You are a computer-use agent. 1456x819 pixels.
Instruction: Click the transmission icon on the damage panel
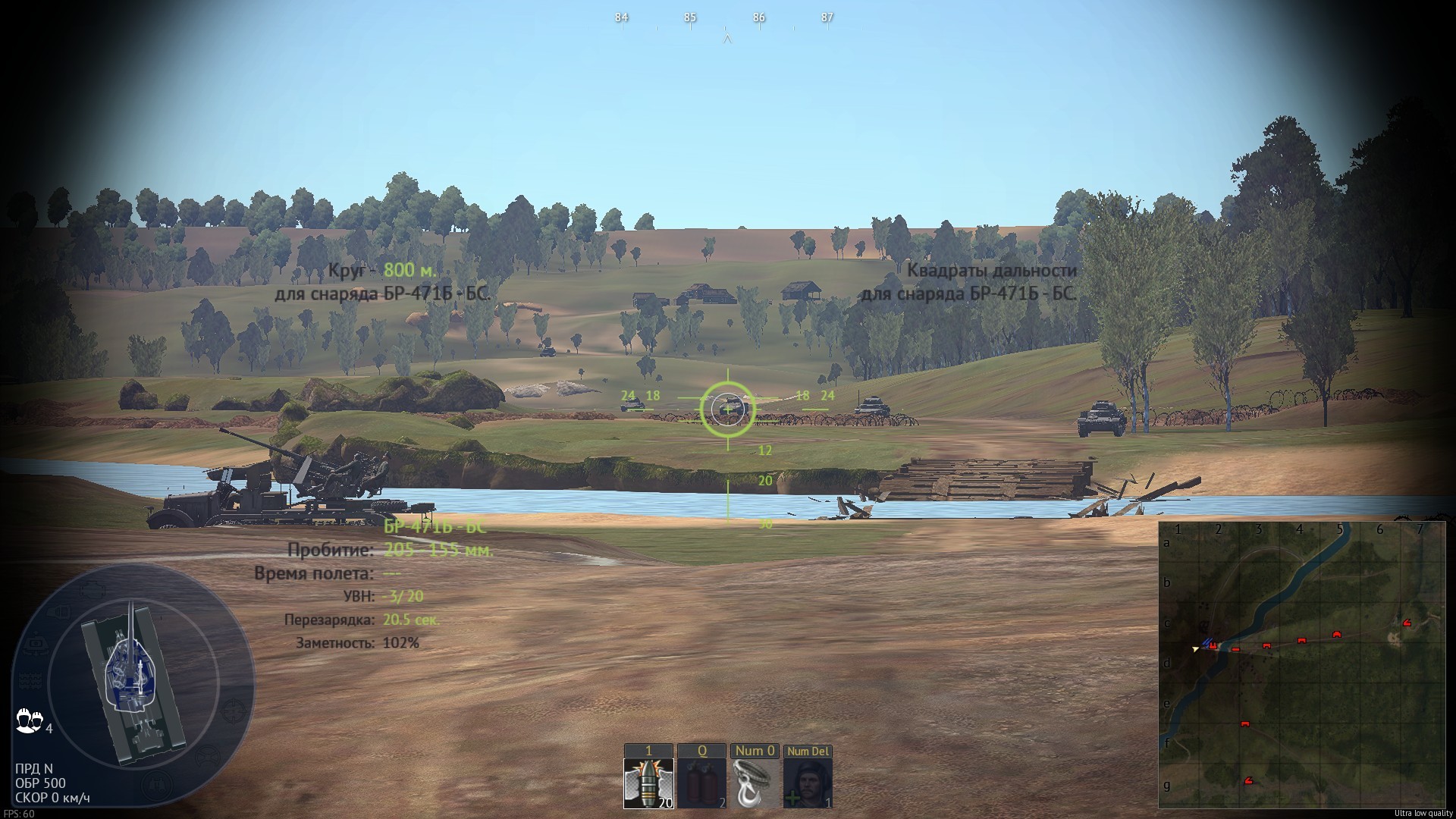click(58, 611)
